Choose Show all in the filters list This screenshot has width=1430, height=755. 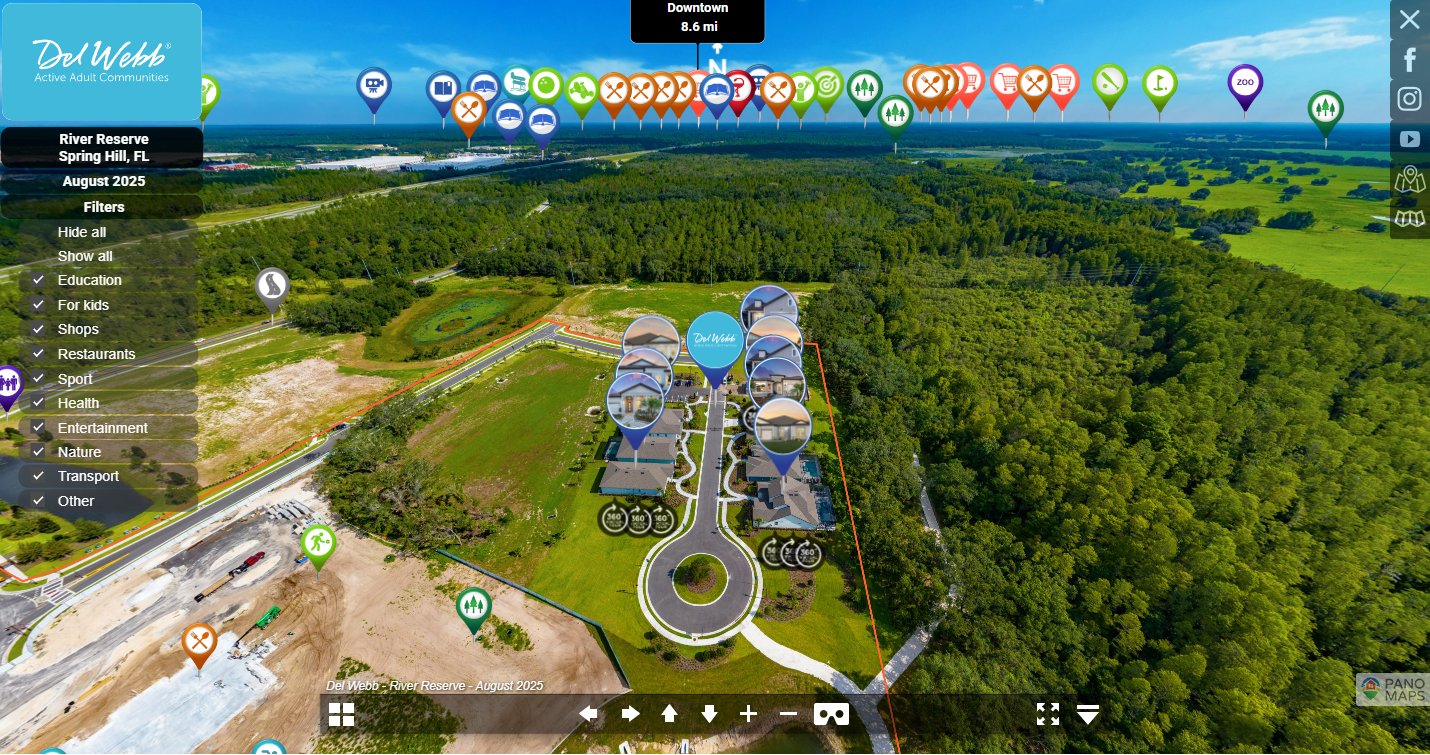point(85,256)
